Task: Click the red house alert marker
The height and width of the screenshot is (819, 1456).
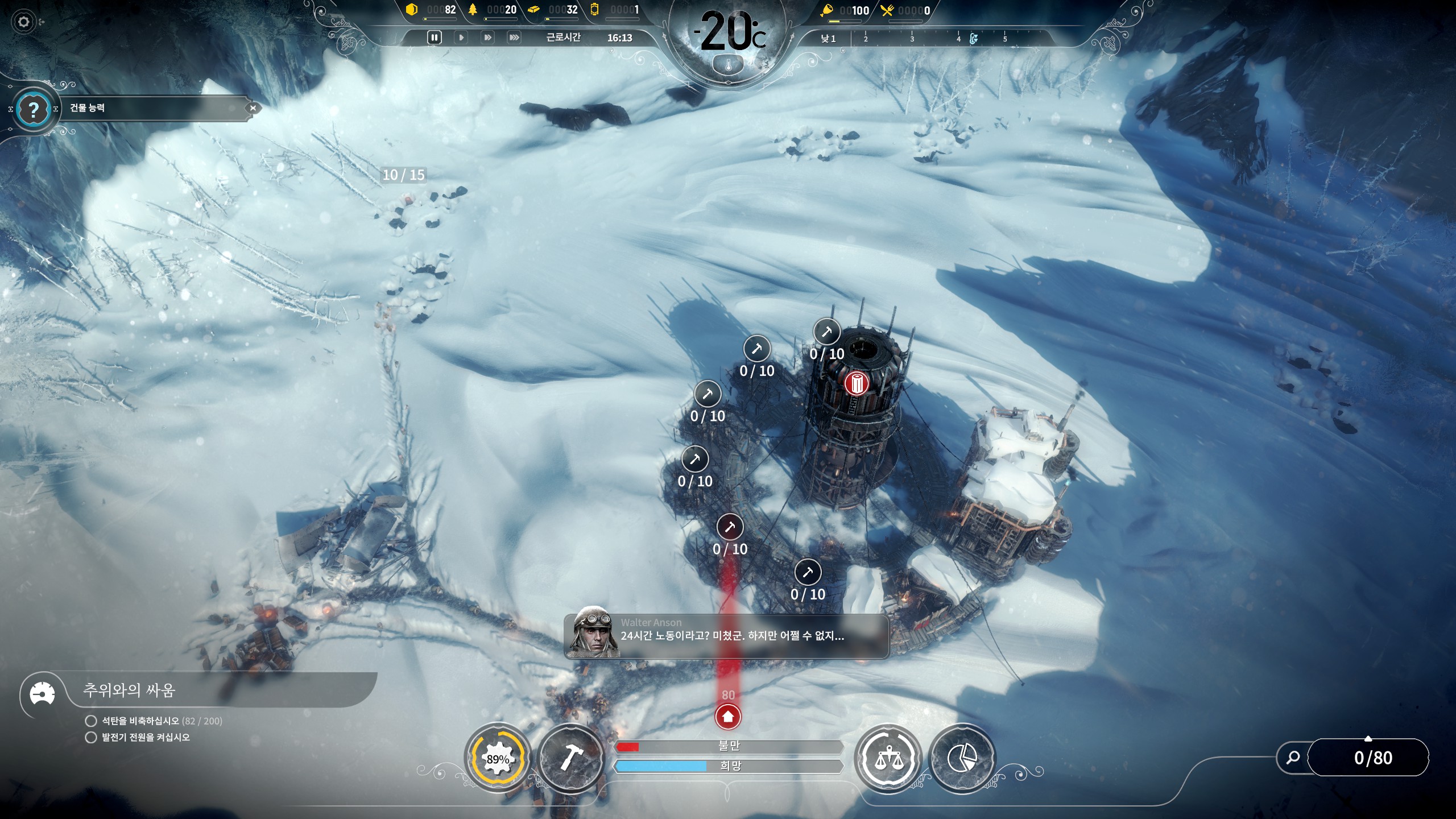Action: pyautogui.click(x=728, y=717)
